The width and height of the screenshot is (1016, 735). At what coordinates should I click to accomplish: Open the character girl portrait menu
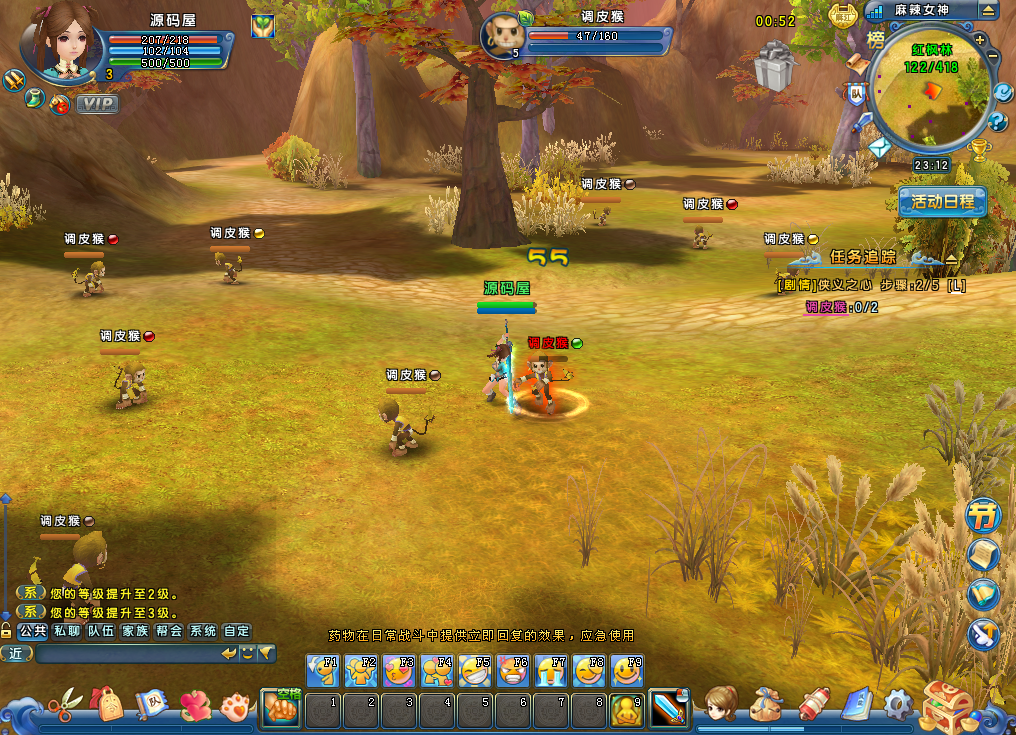(x=720, y=705)
